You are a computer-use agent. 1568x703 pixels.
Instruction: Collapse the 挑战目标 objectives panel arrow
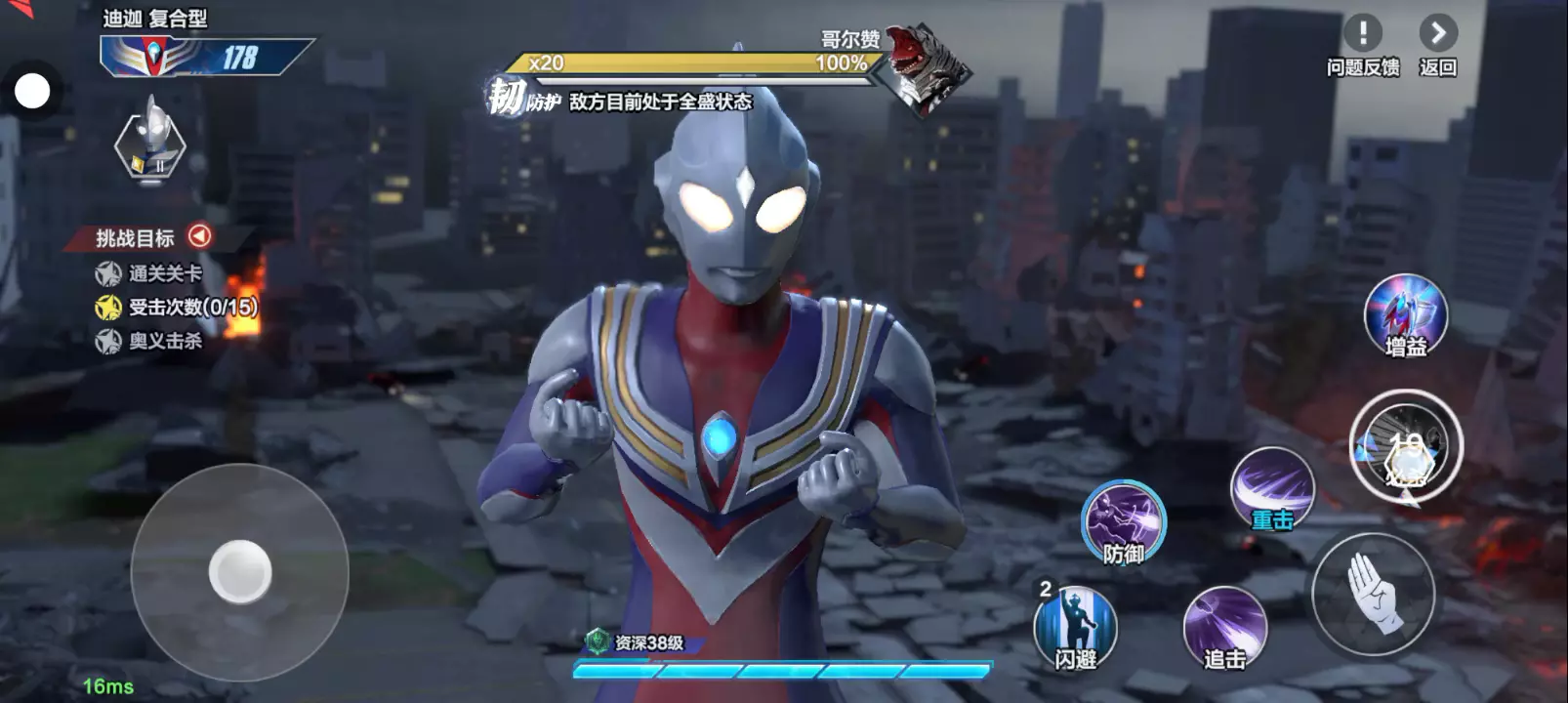click(199, 236)
